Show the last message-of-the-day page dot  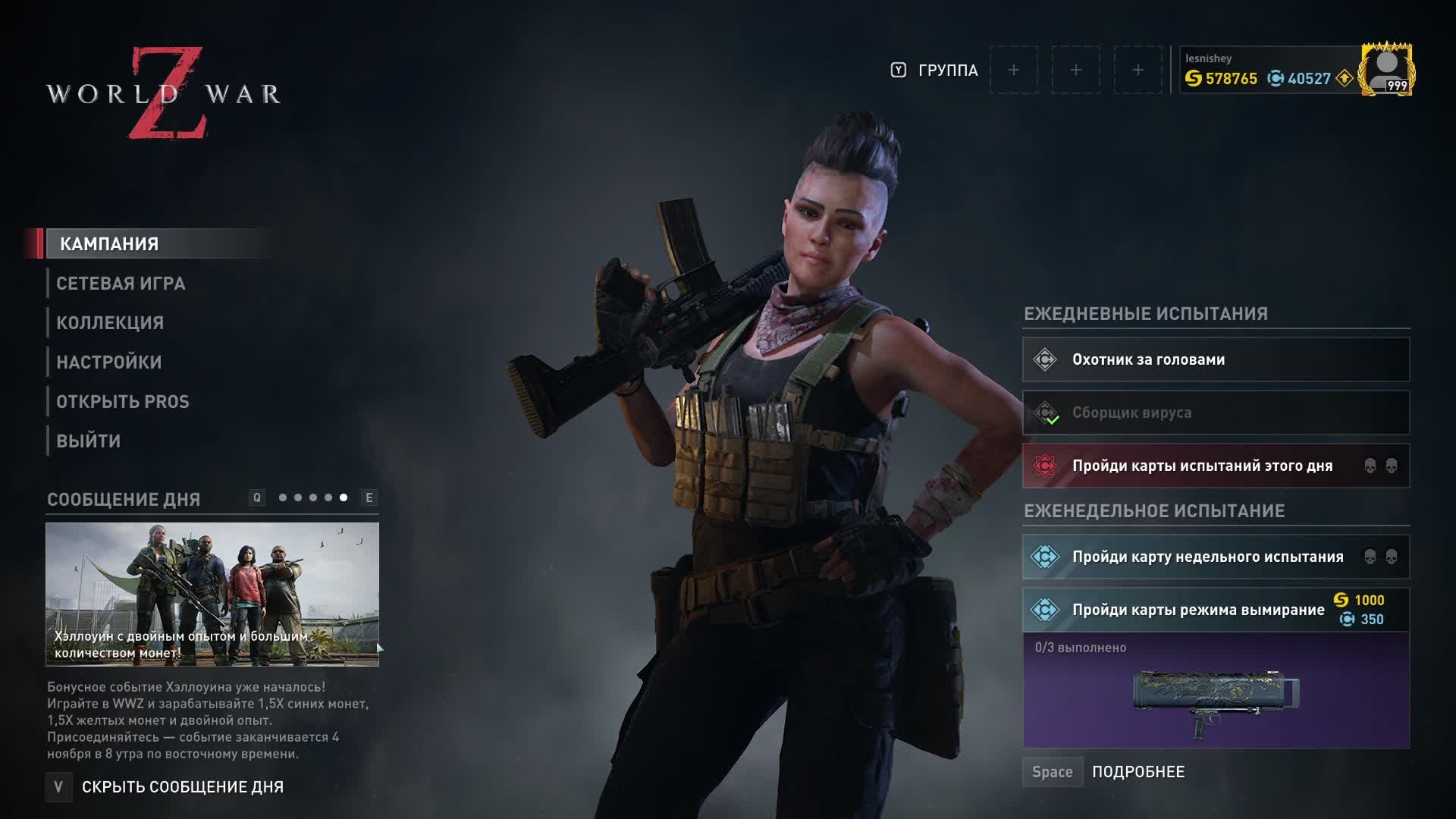(344, 497)
